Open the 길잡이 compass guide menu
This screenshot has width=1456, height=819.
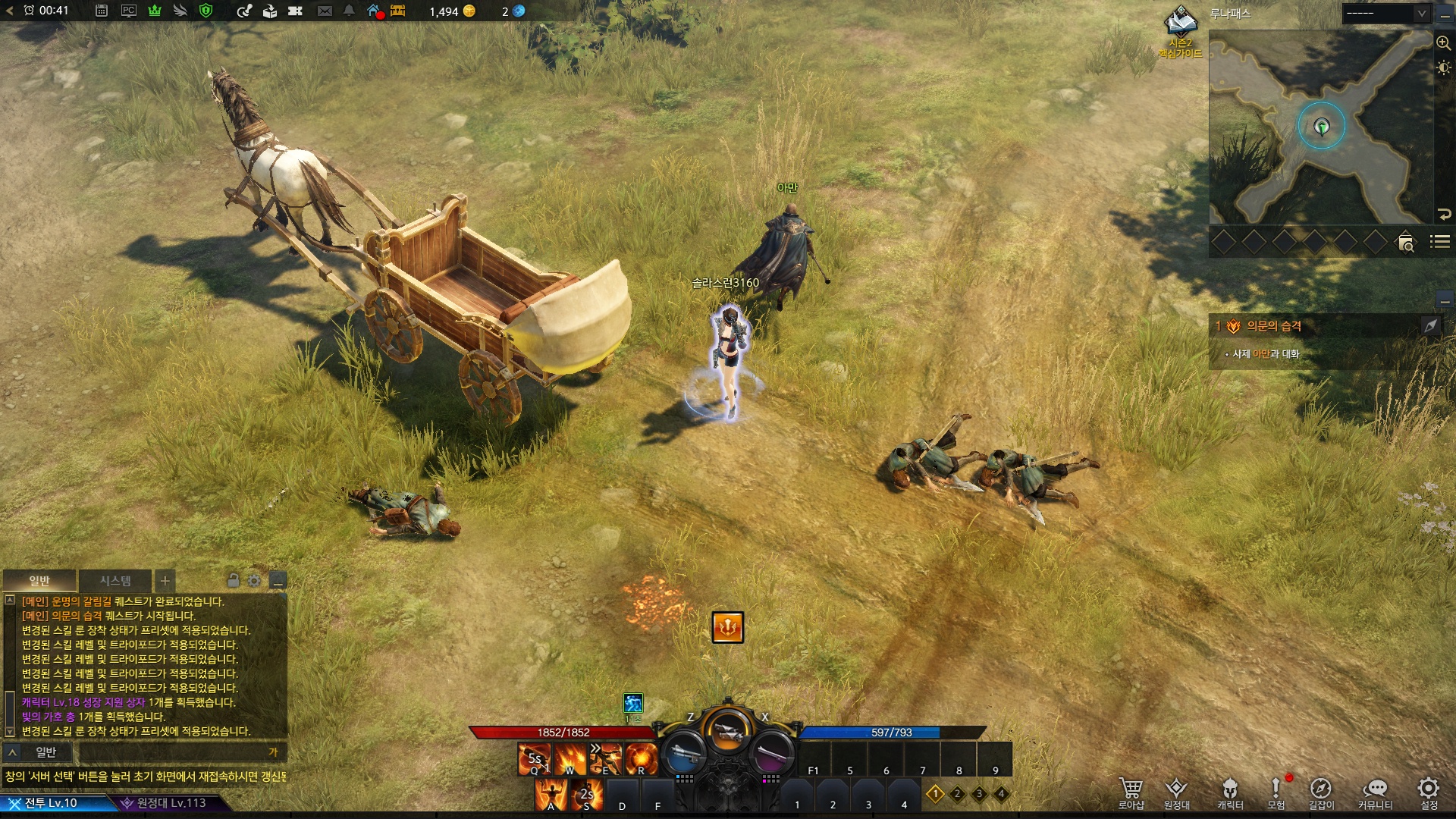[1321, 792]
